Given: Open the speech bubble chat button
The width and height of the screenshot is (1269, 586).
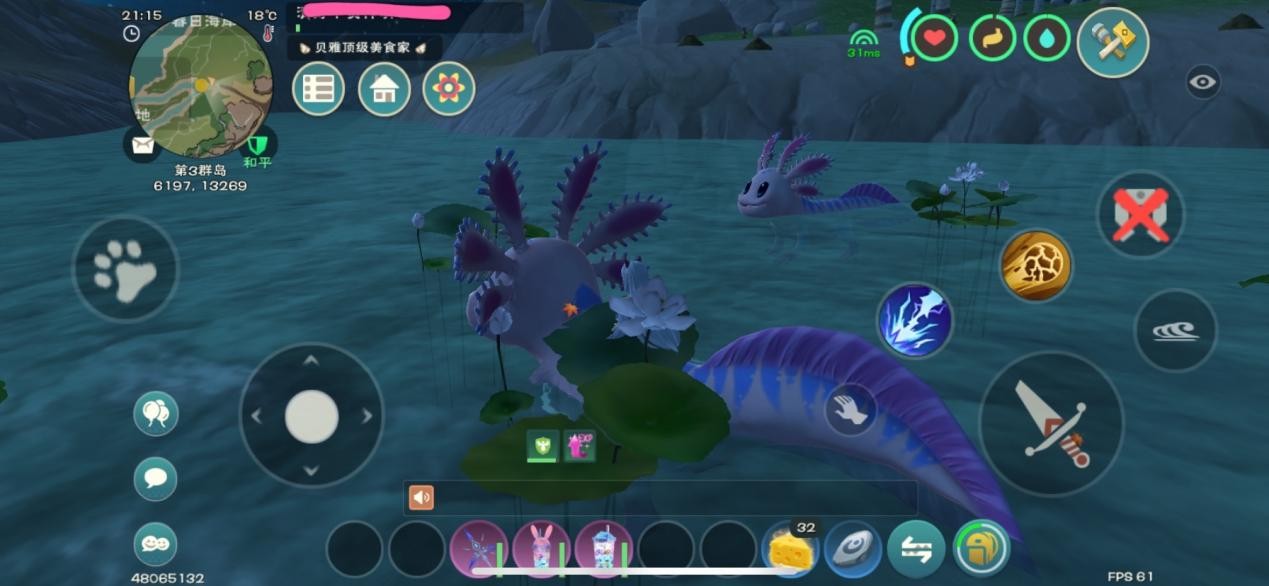Looking at the screenshot, I should coord(155,478).
